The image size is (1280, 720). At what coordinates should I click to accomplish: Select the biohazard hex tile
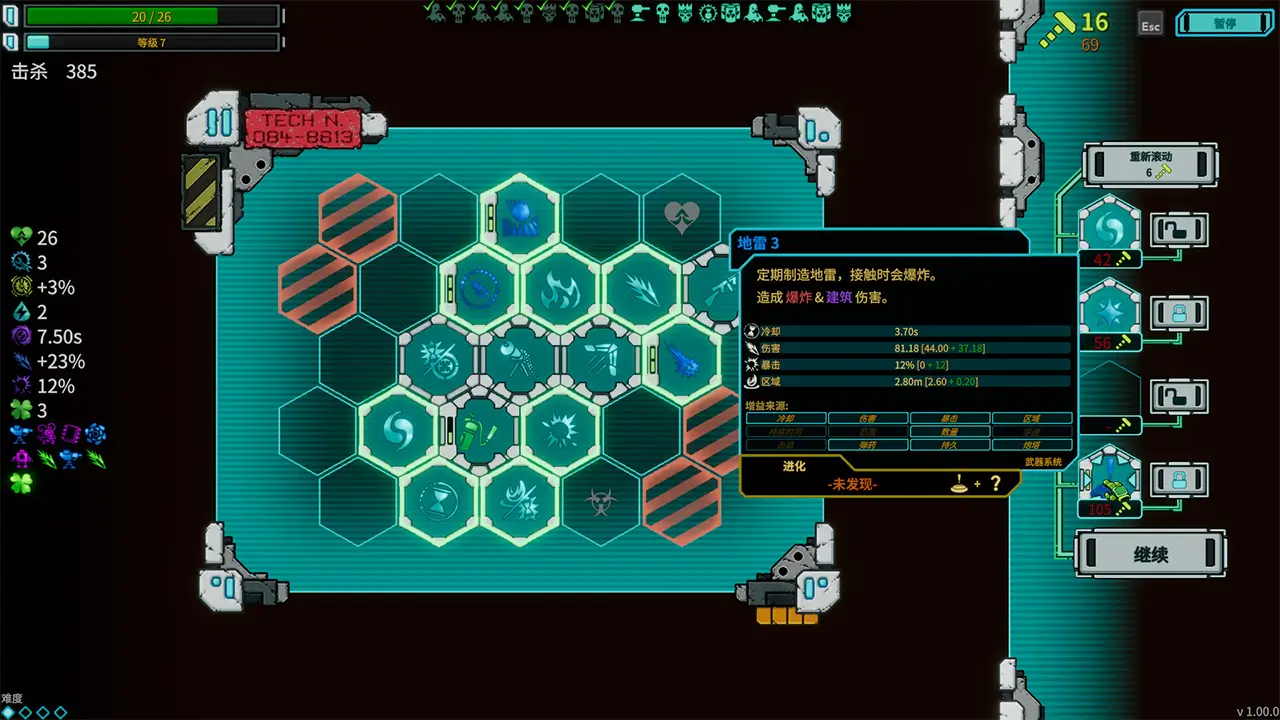pos(601,499)
